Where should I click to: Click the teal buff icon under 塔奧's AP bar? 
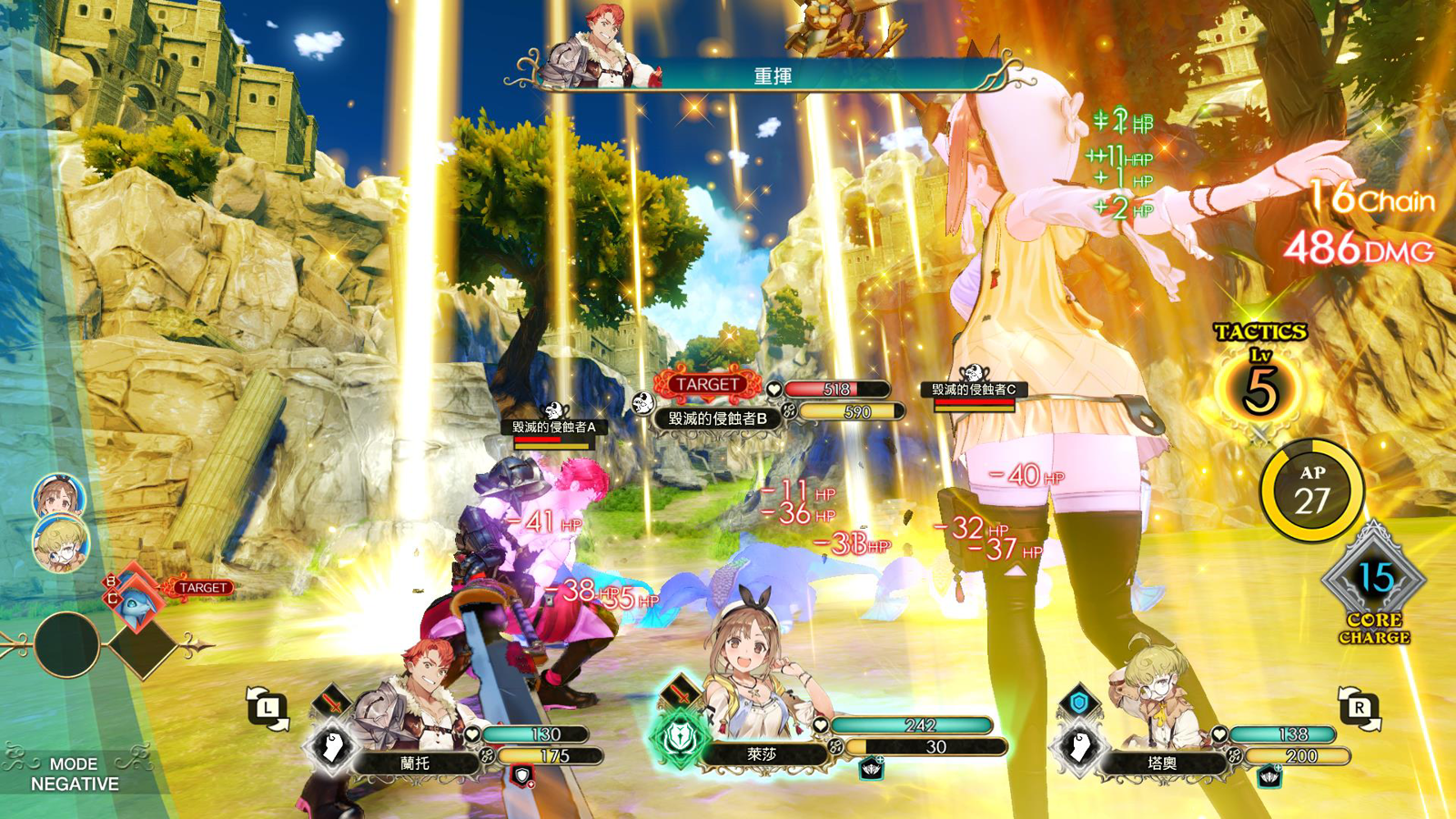tap(1269, 776)
